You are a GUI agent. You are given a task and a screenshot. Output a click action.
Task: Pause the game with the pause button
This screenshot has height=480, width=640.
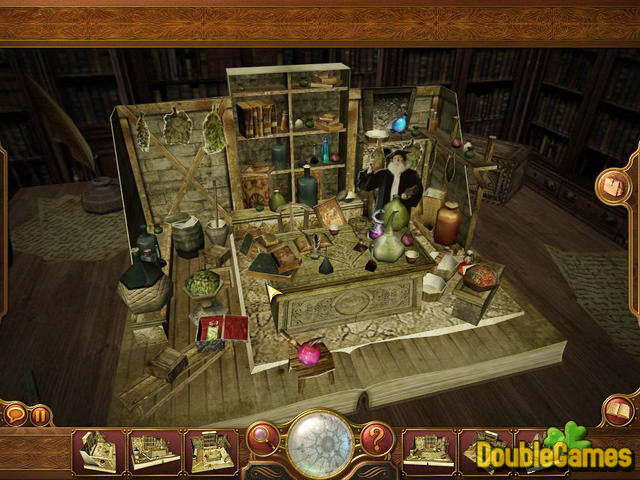pyautogui.click(x=41, y=414)
